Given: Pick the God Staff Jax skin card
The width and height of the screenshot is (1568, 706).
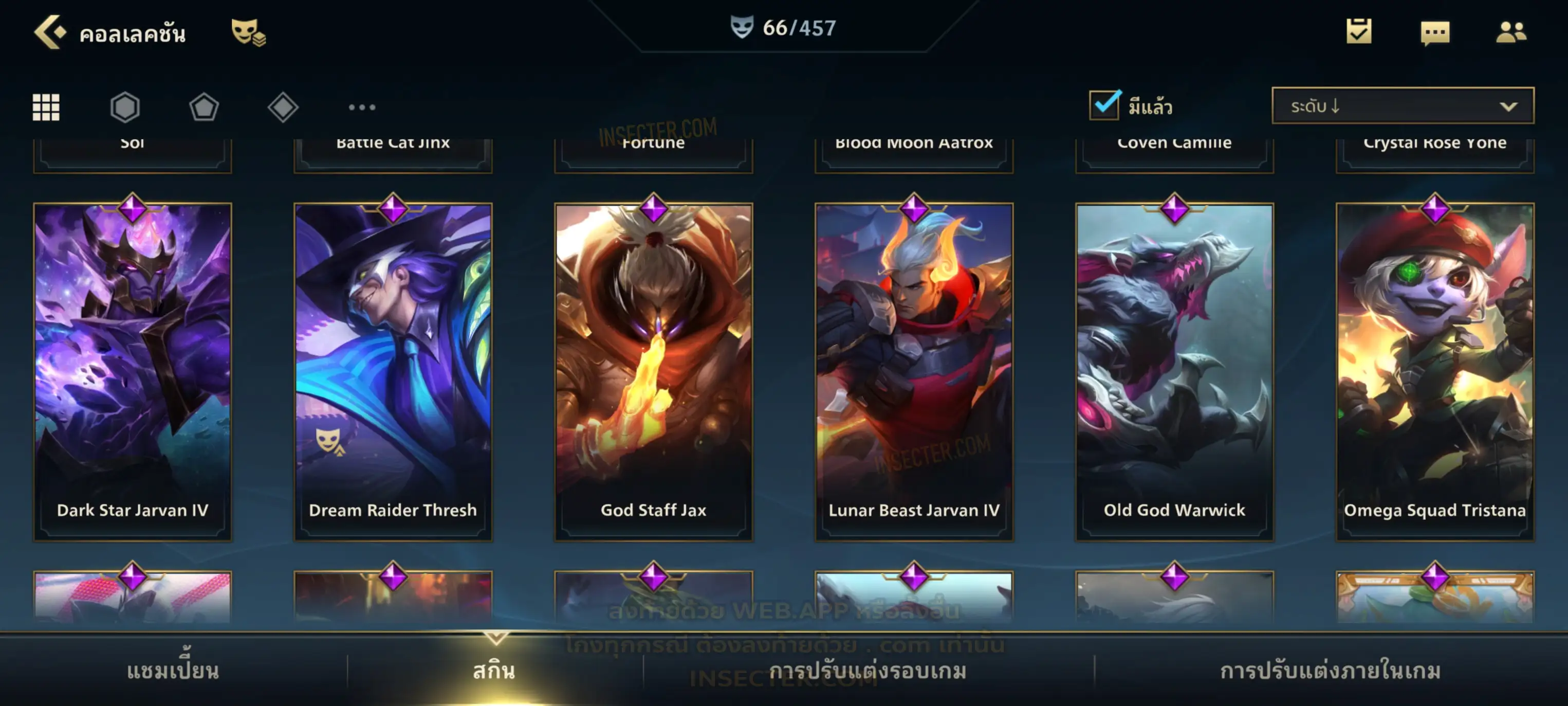Looking at the screenshot, I should pyautogui.click(x=654, y=372).
